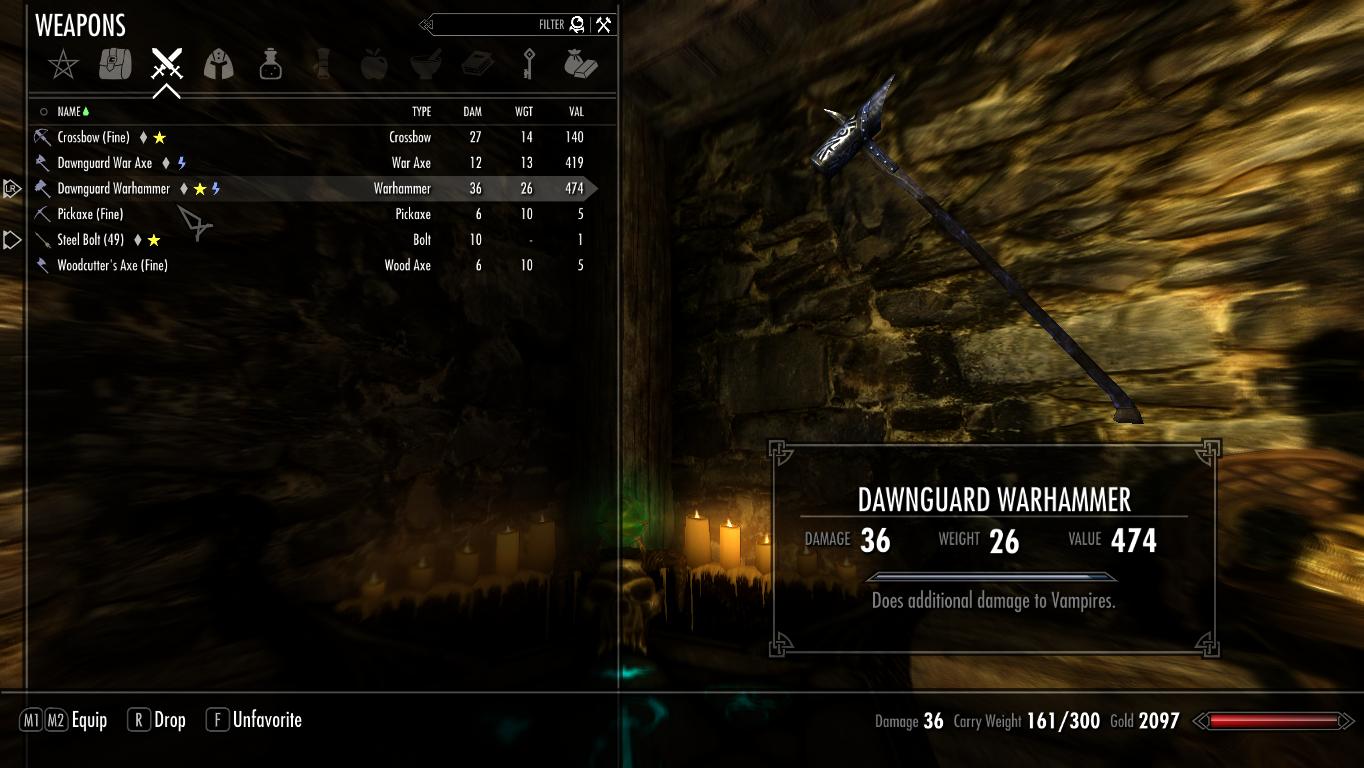Click the Filter search field

point(500,25)
